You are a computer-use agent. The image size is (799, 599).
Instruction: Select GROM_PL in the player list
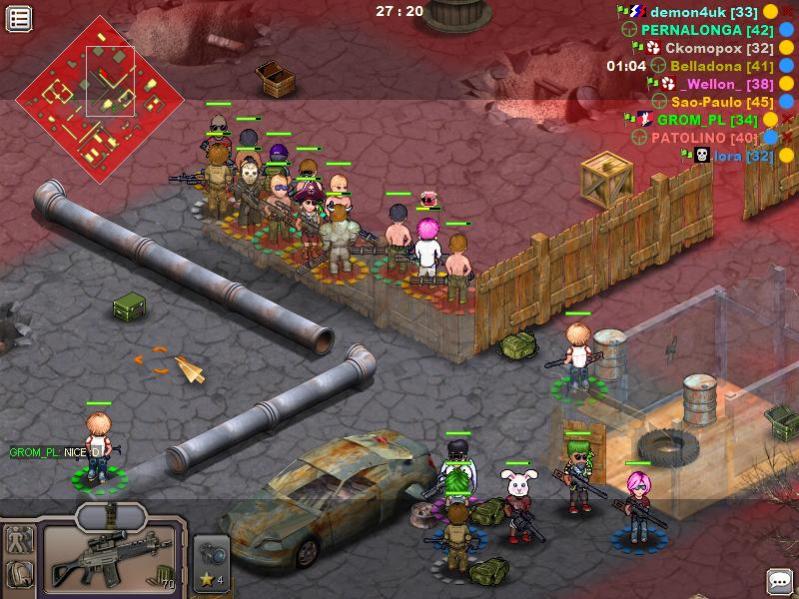[x=705, y=120]
